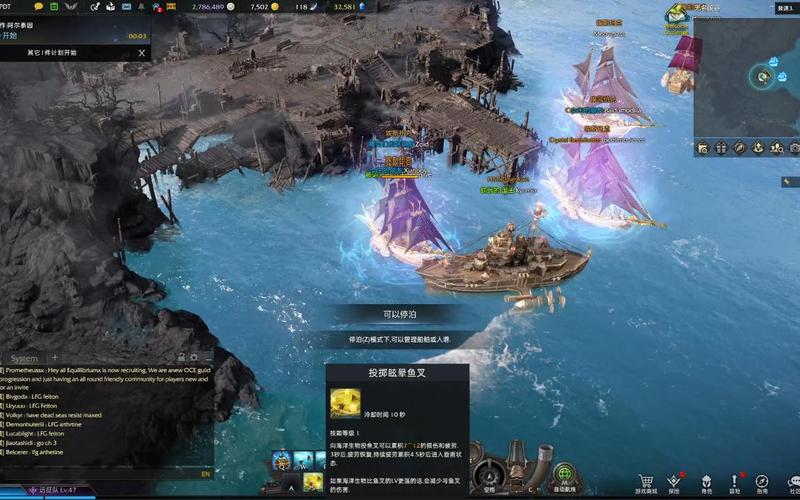Open the 角色 character helmet menu
Screen dimensions: 800x500
[706, 481]
